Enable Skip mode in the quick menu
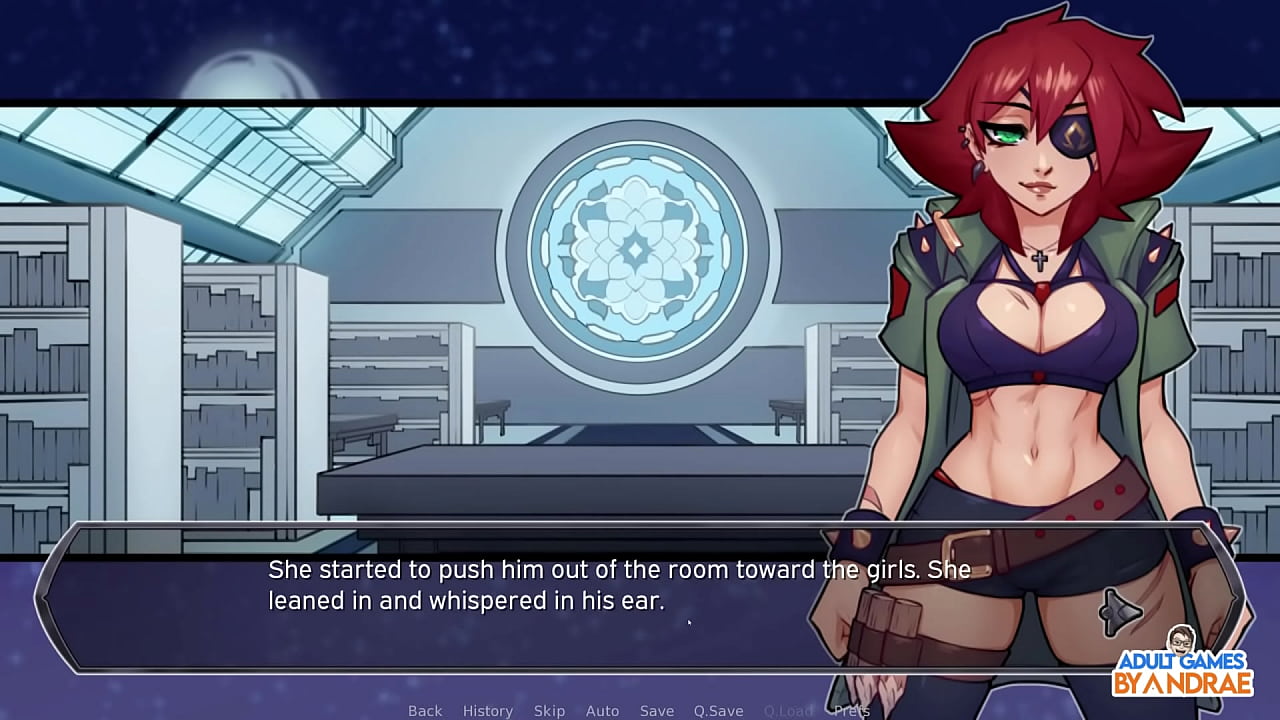The width and height of the screenshot is (1280, 720). [x=549, y=710]
